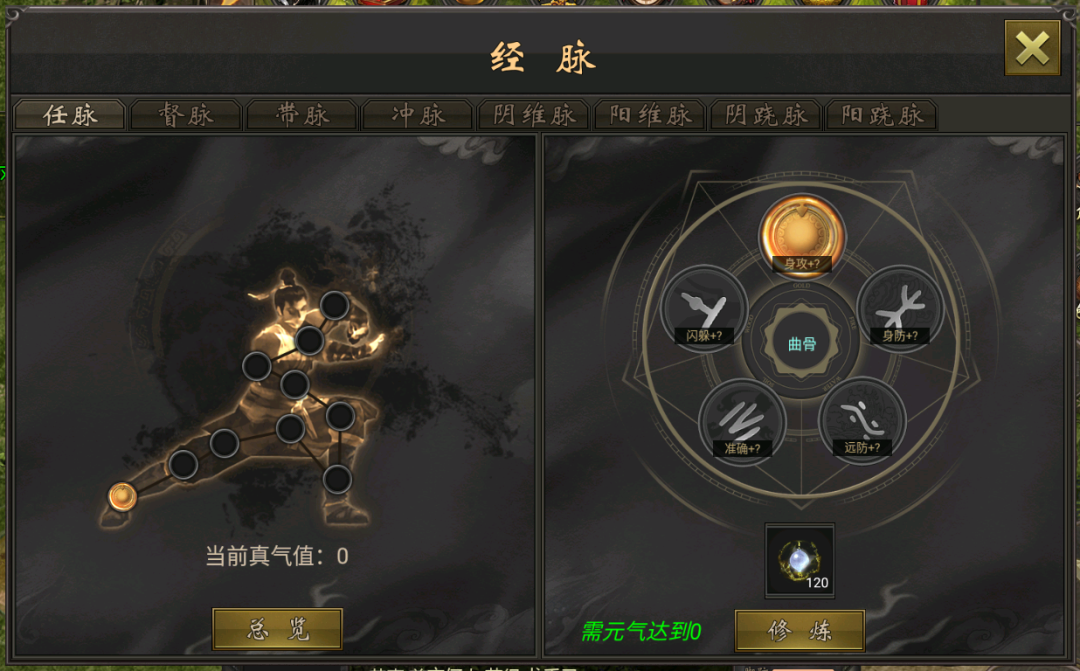Switch to the 阴维脉 tab
This screenshot has width=1080, height=671.
tap(534, 115)
